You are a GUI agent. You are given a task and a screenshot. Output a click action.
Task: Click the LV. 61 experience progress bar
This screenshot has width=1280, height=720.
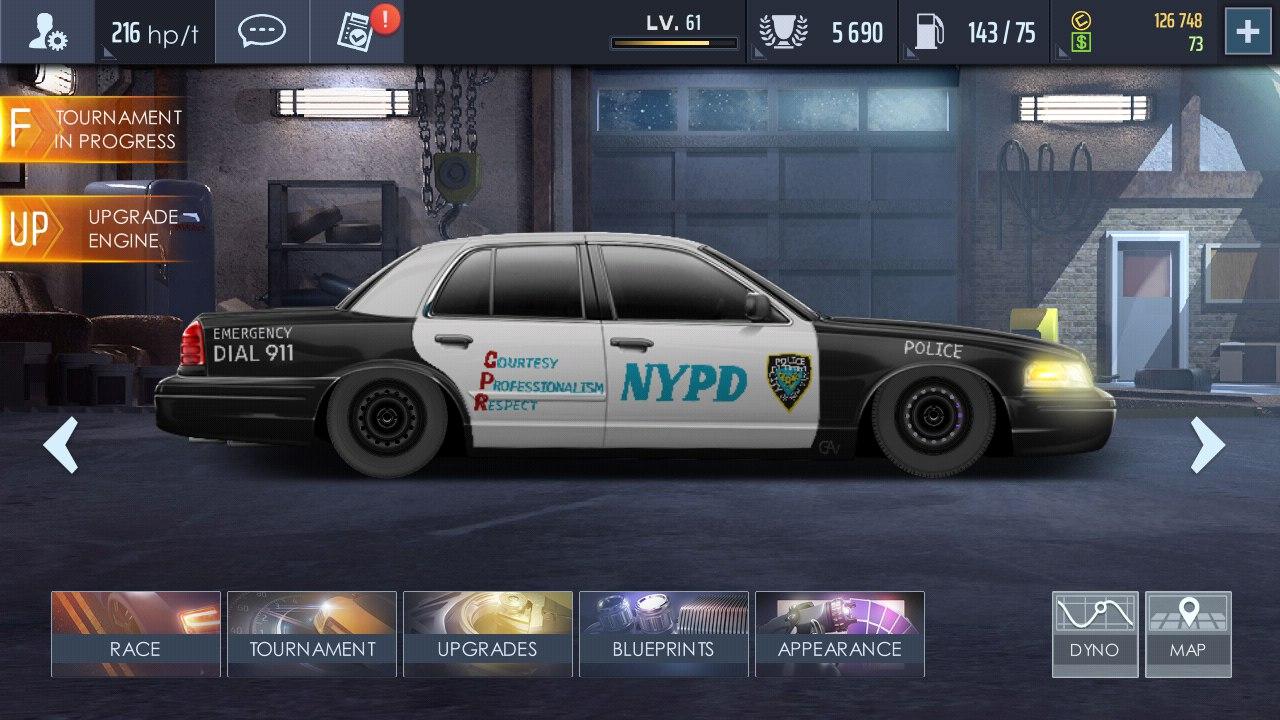point(674,42)
